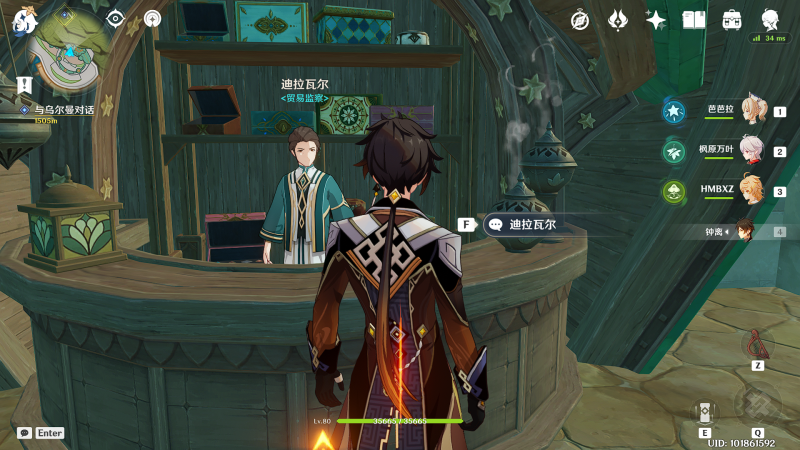Open the chat box speech bubble
Screen dimensions: 800x450
24,433
